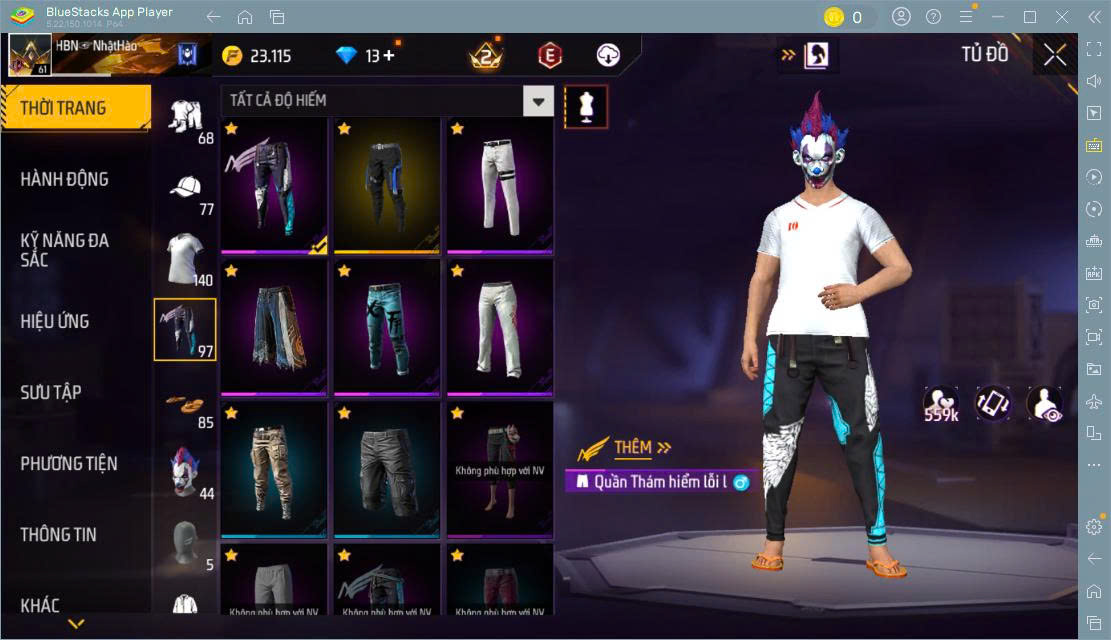The image size is (1111, 640).
Task: Select the black pants on gold background
Action: click(x=387, y=185)
